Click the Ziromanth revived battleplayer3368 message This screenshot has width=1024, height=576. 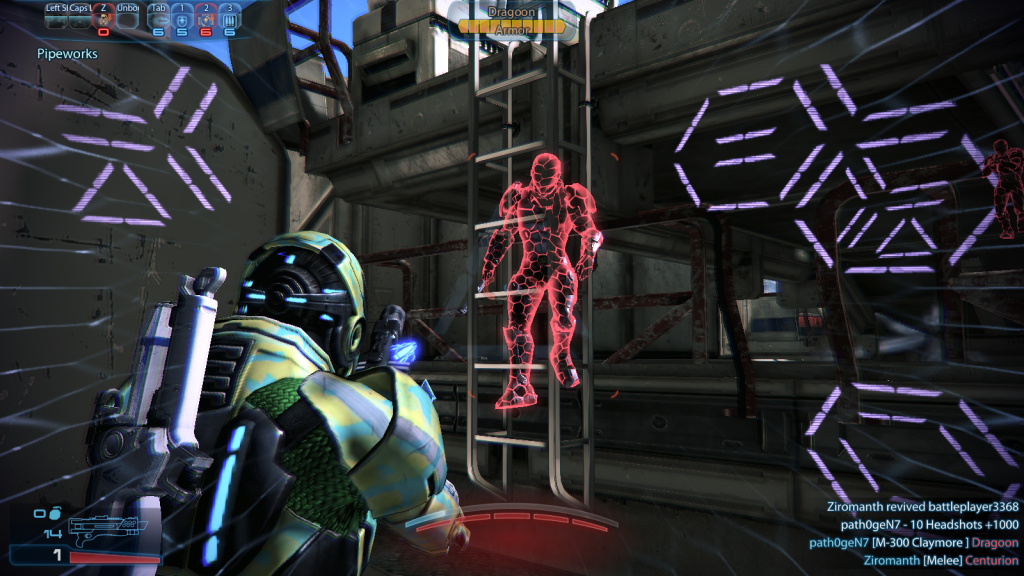click(x=922, y=506)
